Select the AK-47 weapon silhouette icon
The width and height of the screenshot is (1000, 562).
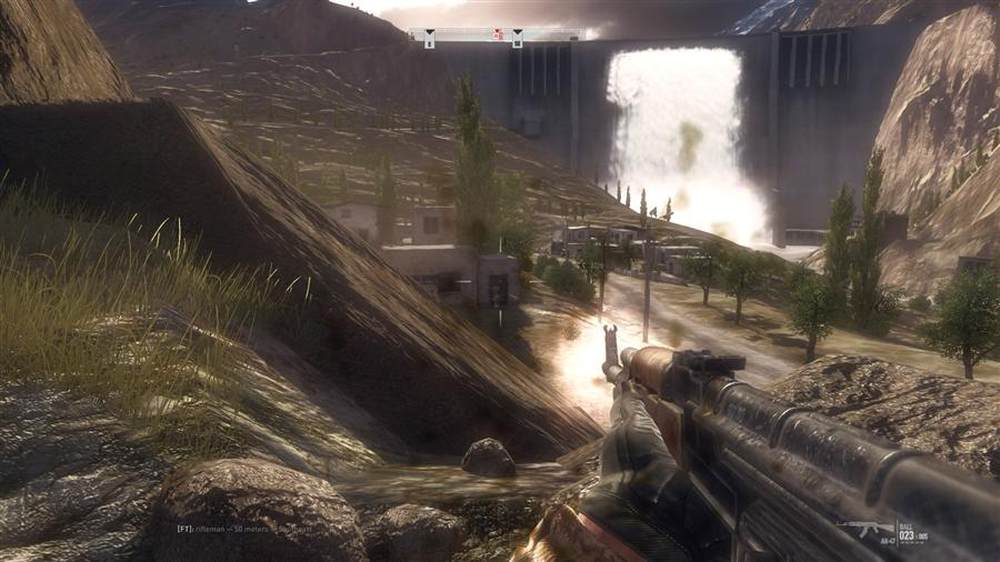pyautogui.click(x=863, y=528)
